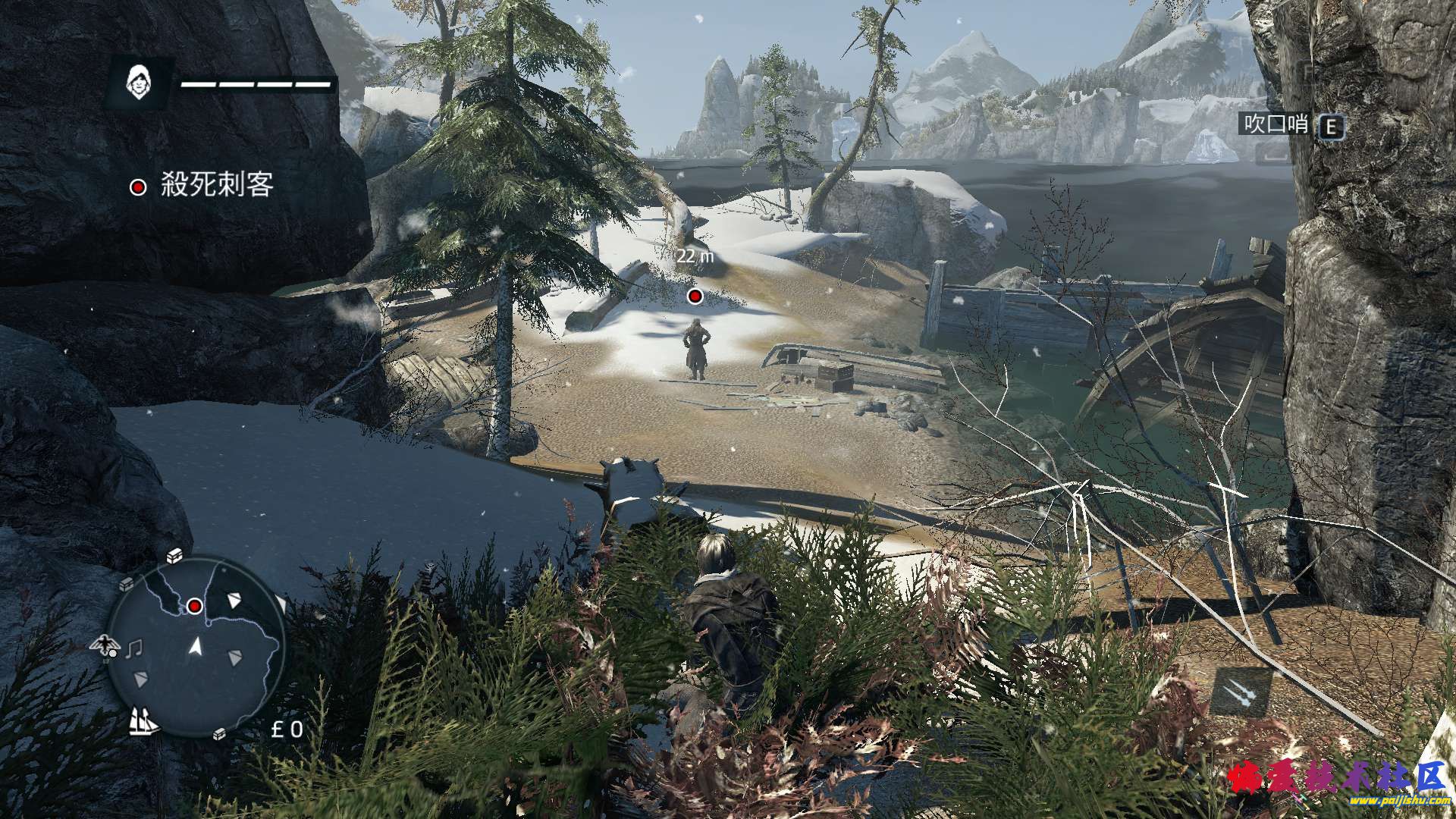Click the sailing ship icon on the minimap edge
The height and width of the screenshot is (819, 1456).
[x=142, y=720]
